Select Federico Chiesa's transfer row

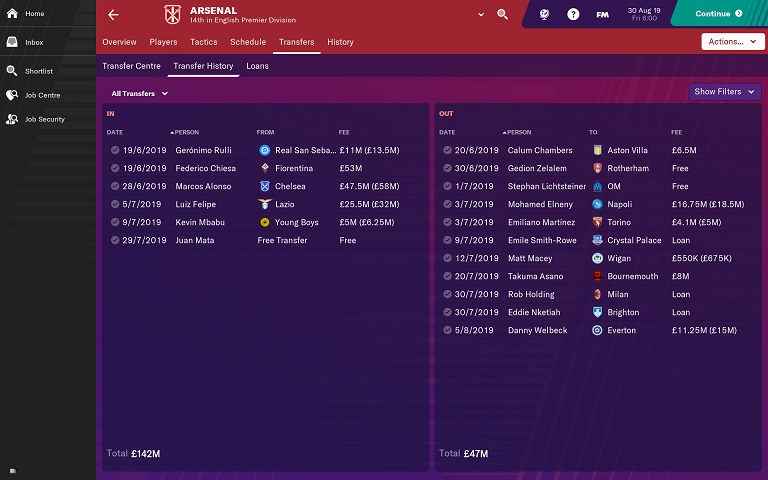click(265, 168)
